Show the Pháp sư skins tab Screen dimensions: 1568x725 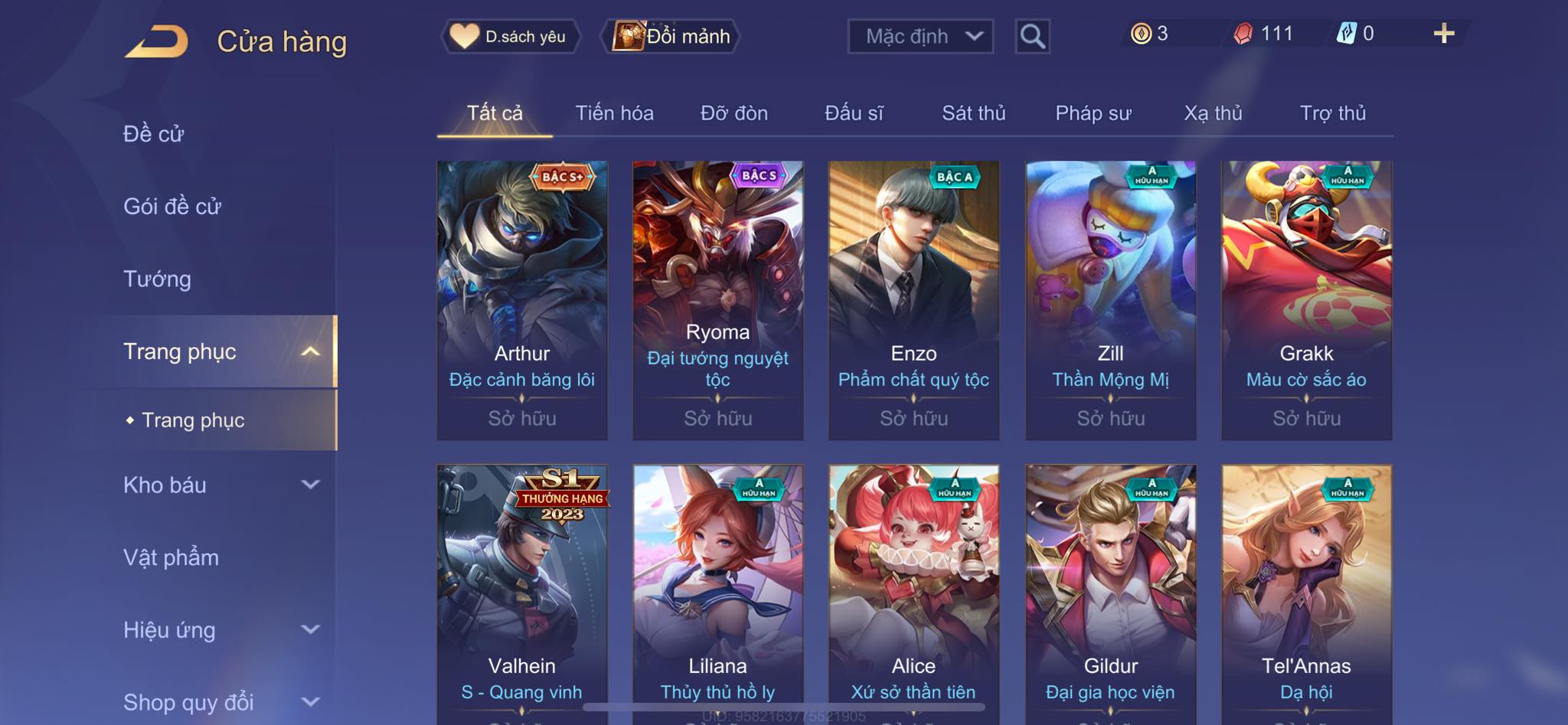[1093, 113]
